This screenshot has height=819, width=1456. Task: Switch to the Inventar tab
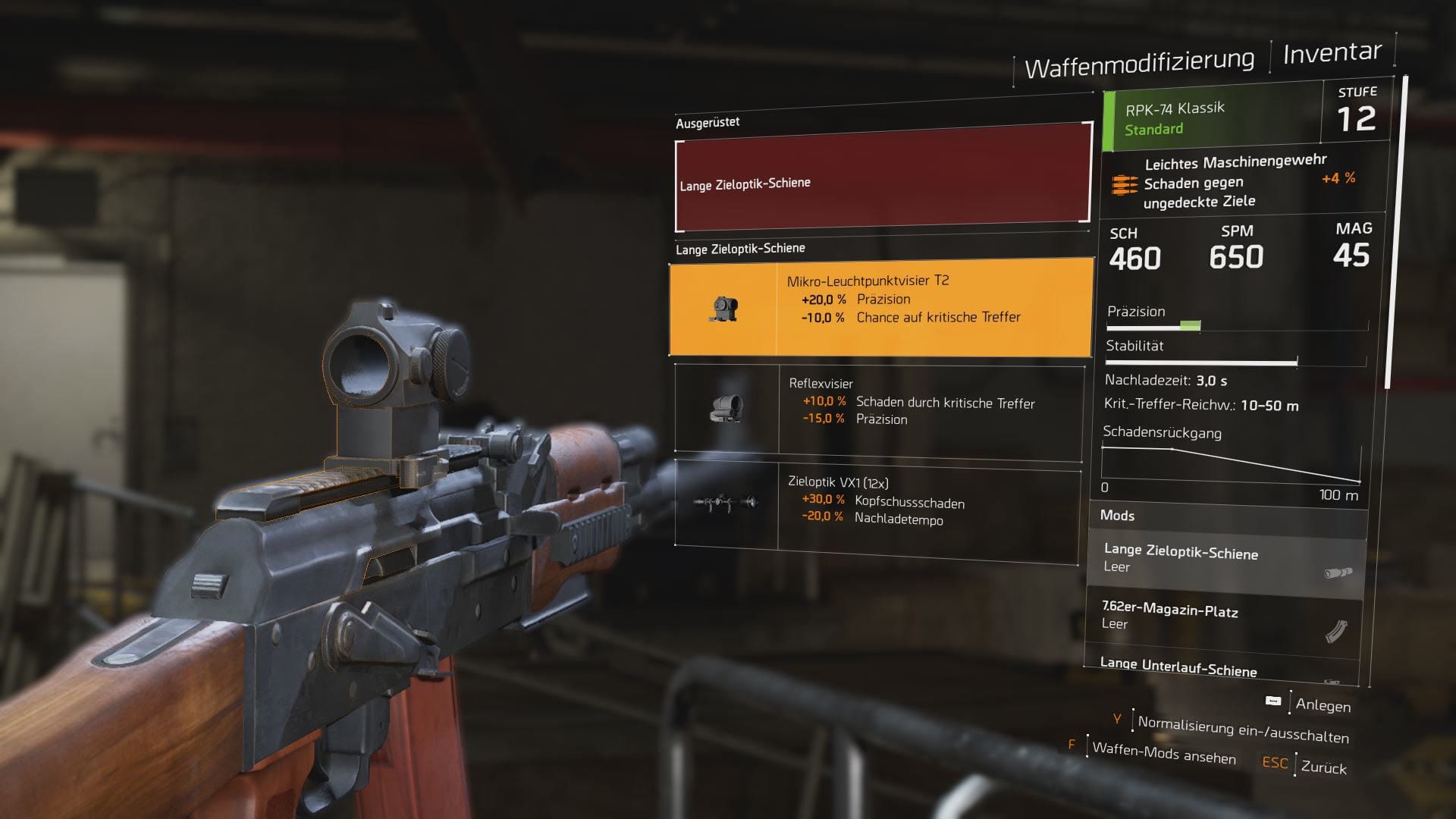1332,52
